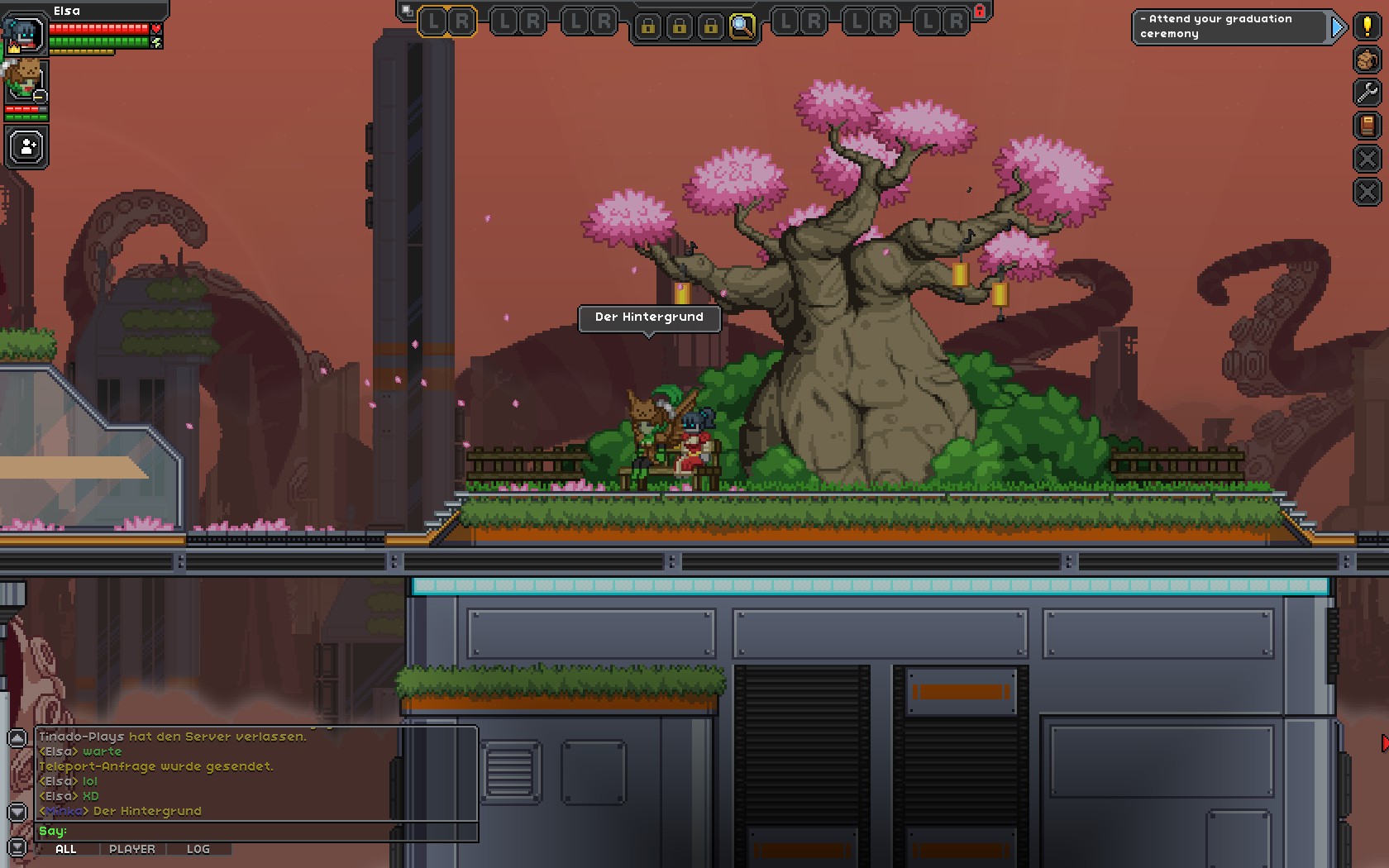Open the wrench crafting menu
1389x868 pixels.
(1368, 92)
